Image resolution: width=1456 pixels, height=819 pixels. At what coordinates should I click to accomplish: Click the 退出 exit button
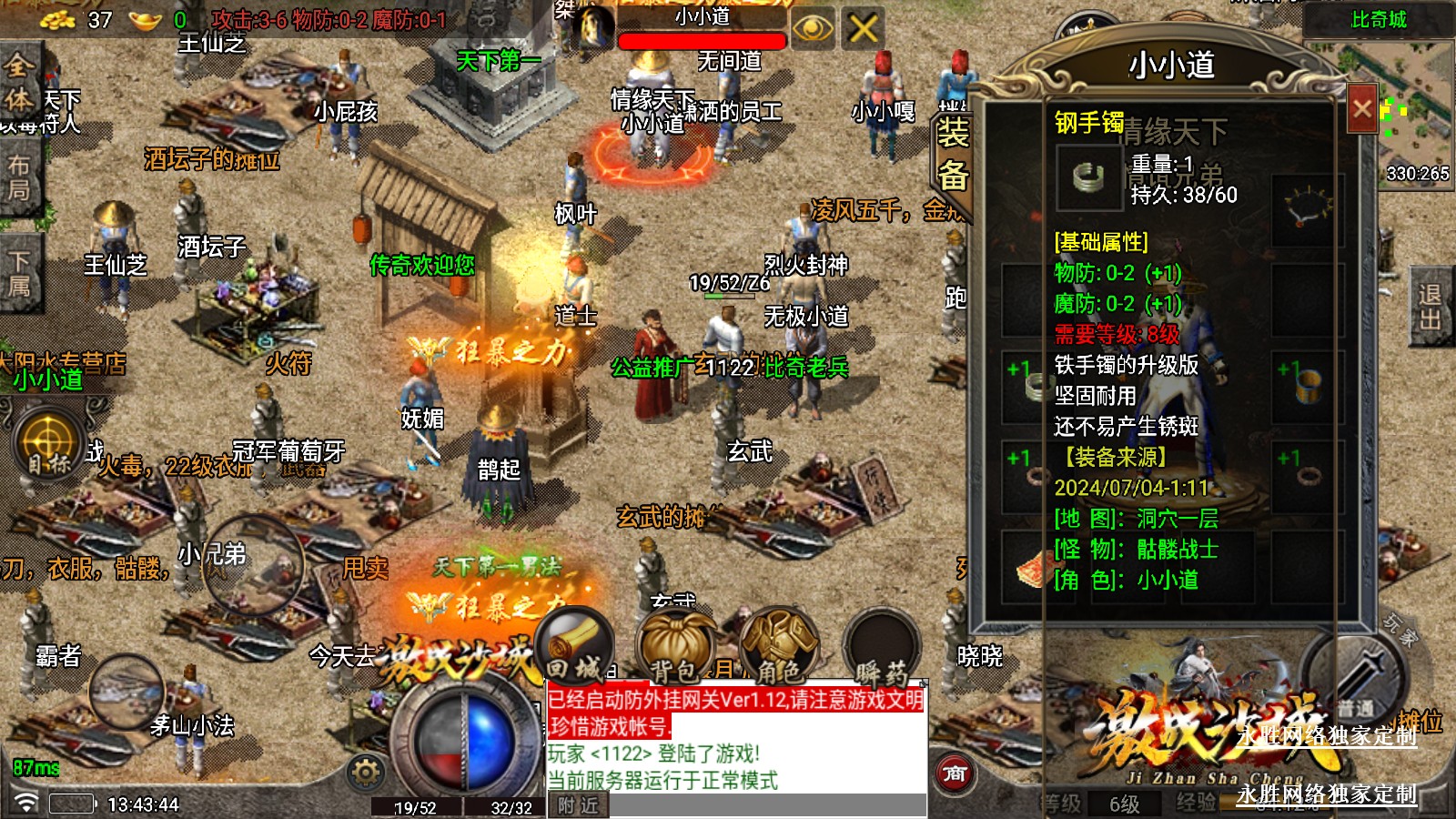(x=1431, y=308)
